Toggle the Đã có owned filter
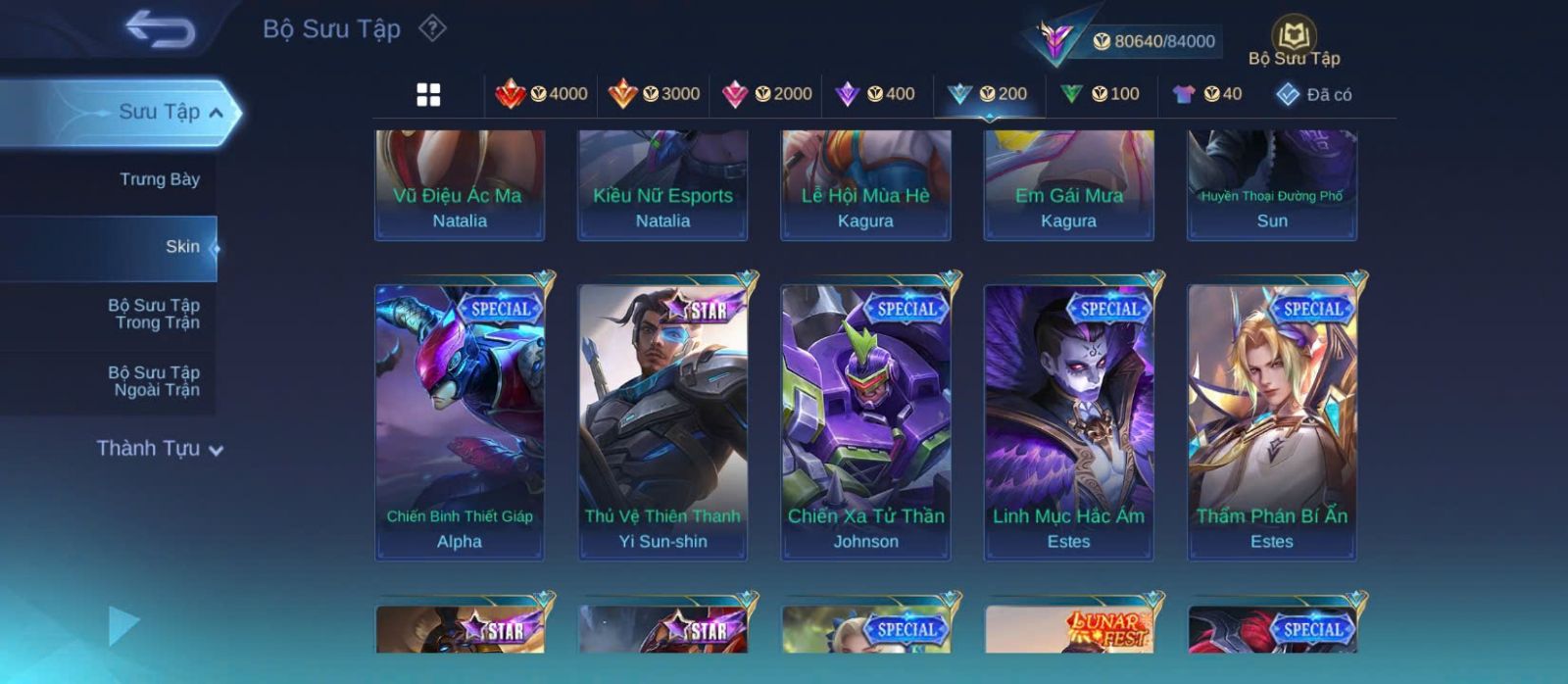 coord(1313,94)
